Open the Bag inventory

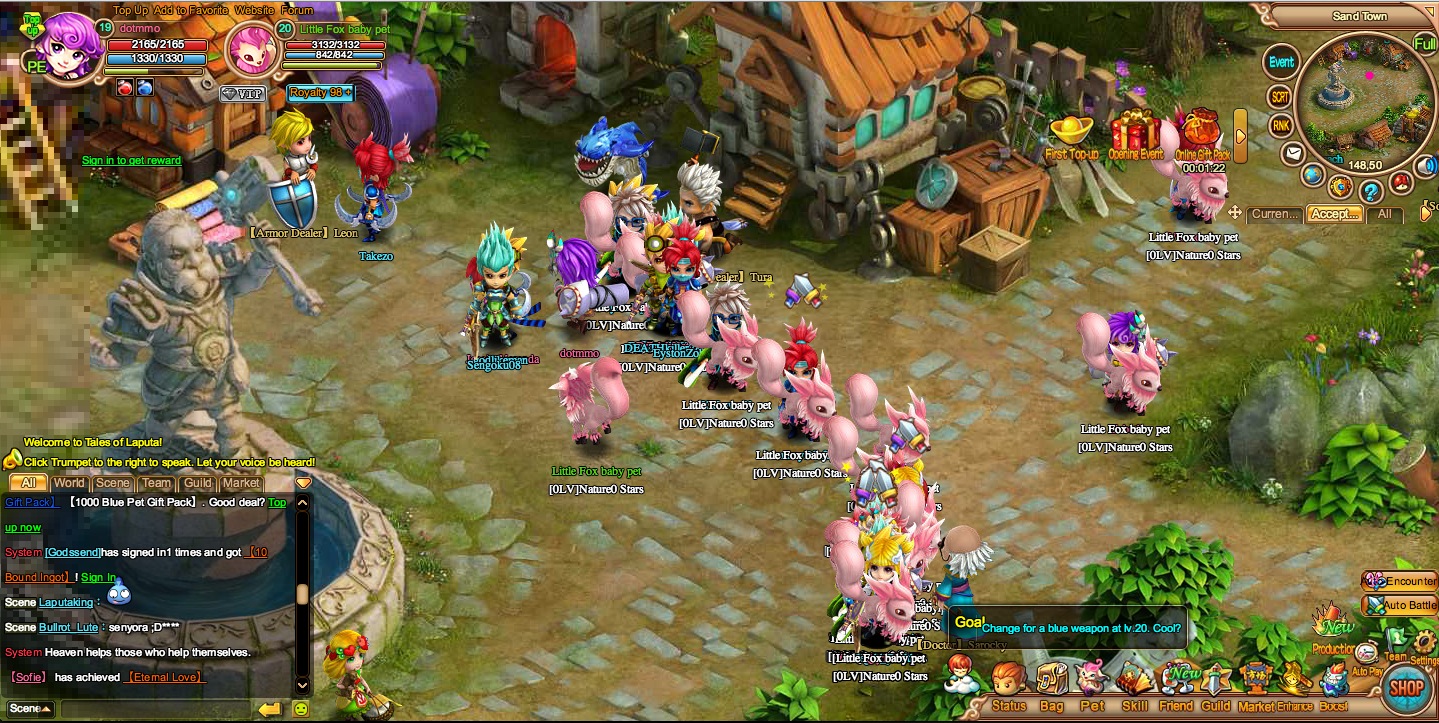point(1051,685)
